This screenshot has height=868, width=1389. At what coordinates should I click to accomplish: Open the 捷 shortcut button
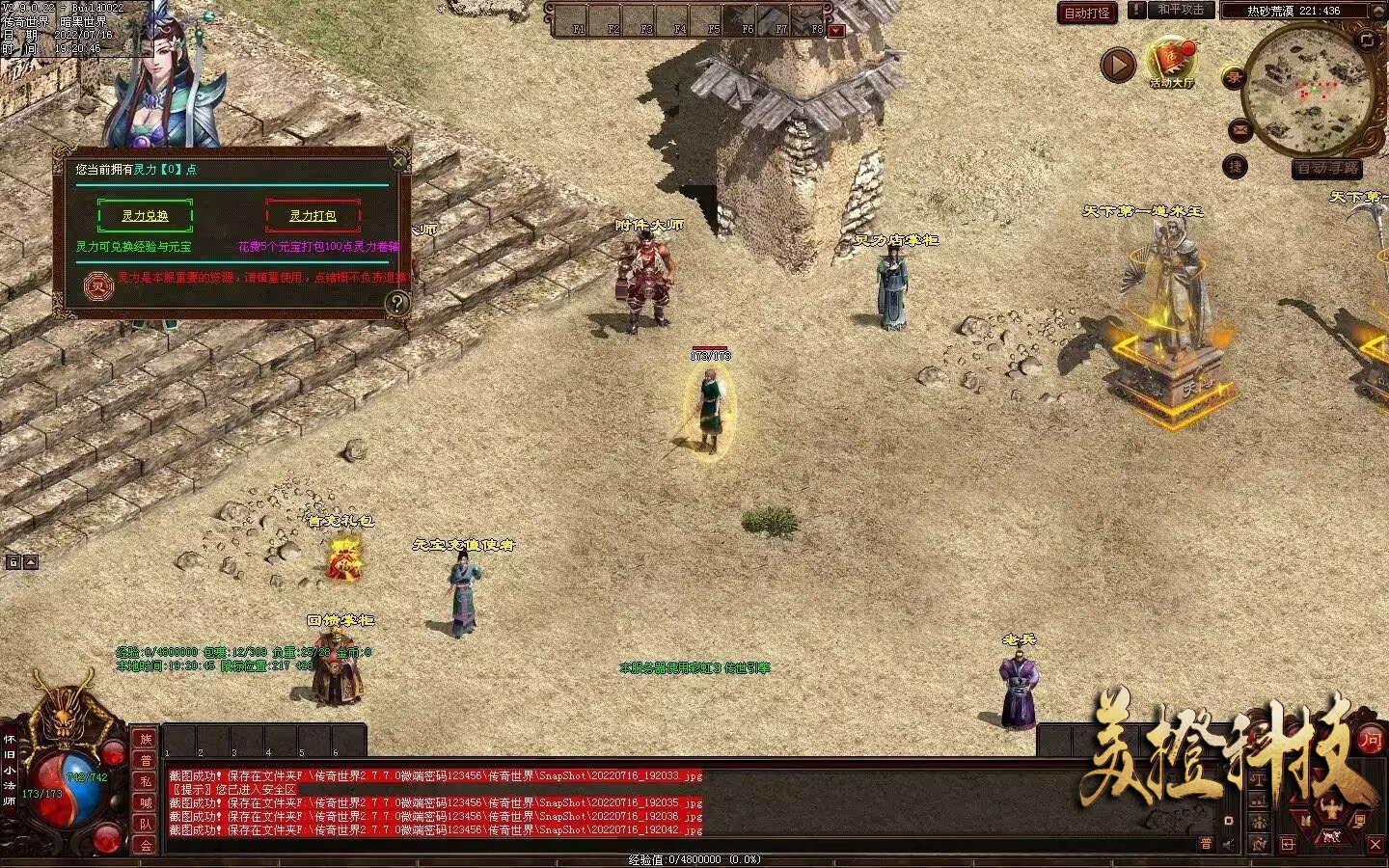click(x=1236, y=167)
